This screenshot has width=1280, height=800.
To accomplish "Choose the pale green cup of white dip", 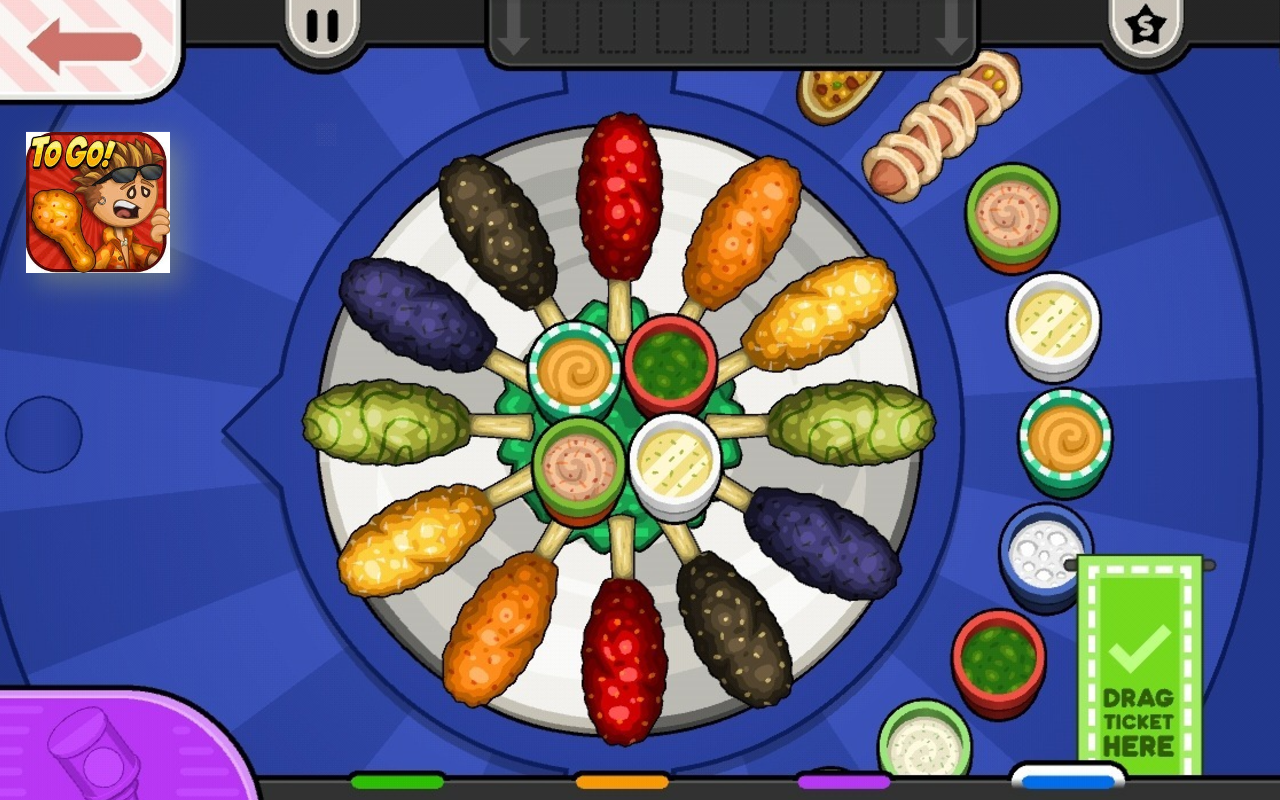I will pos(924,742).
